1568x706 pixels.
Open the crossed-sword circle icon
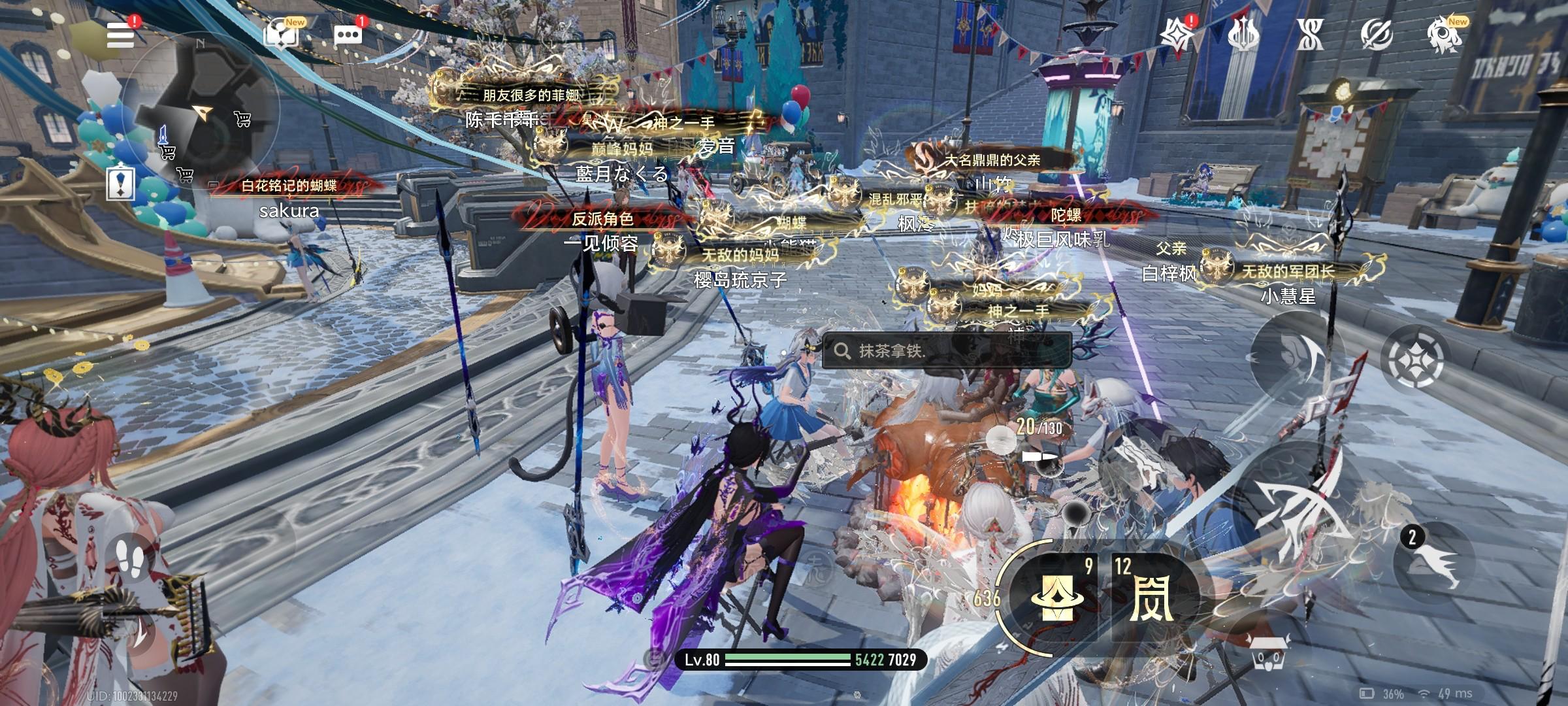point(1377,34)
